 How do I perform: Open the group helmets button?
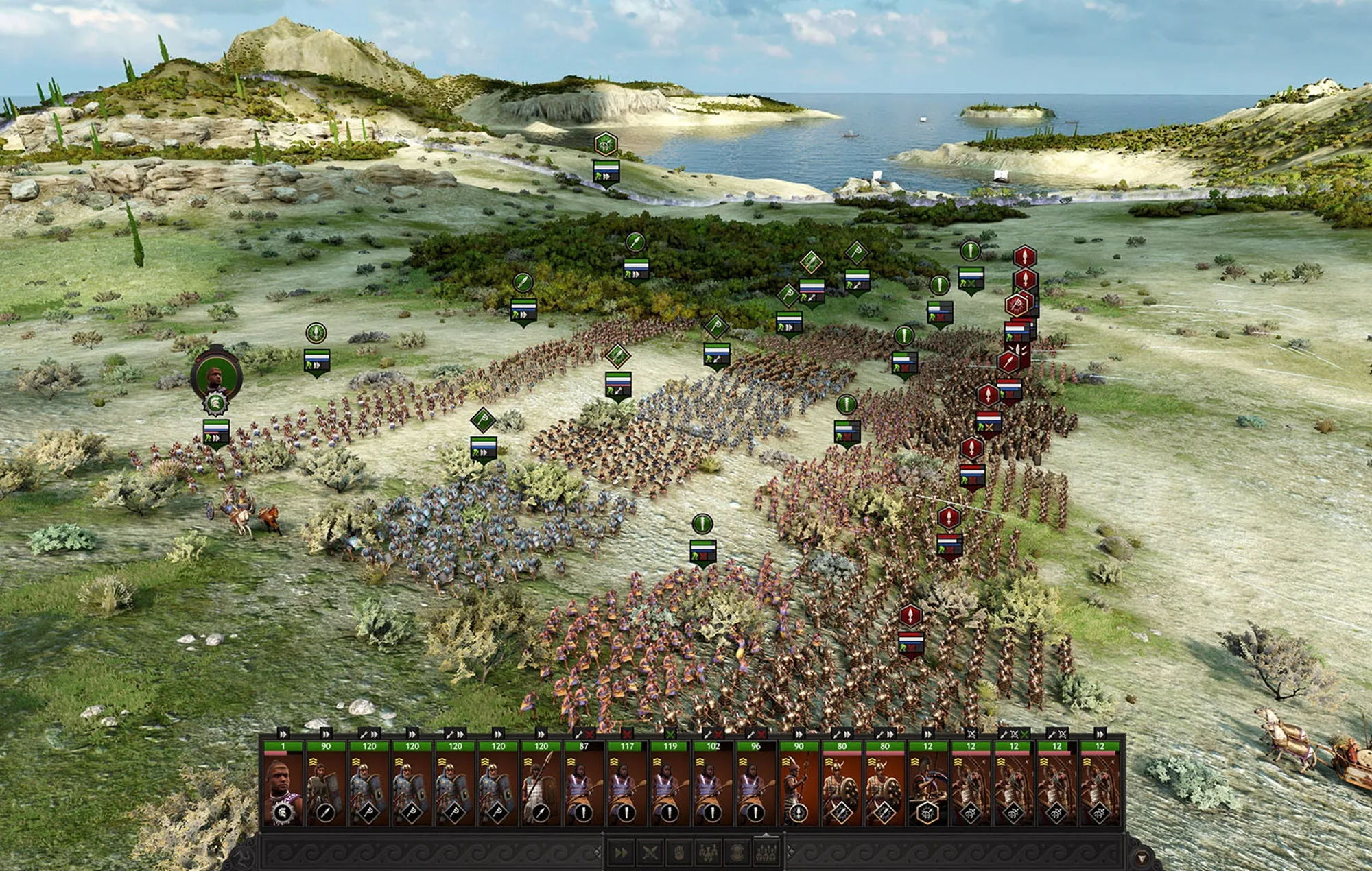[x=708, y=852]
